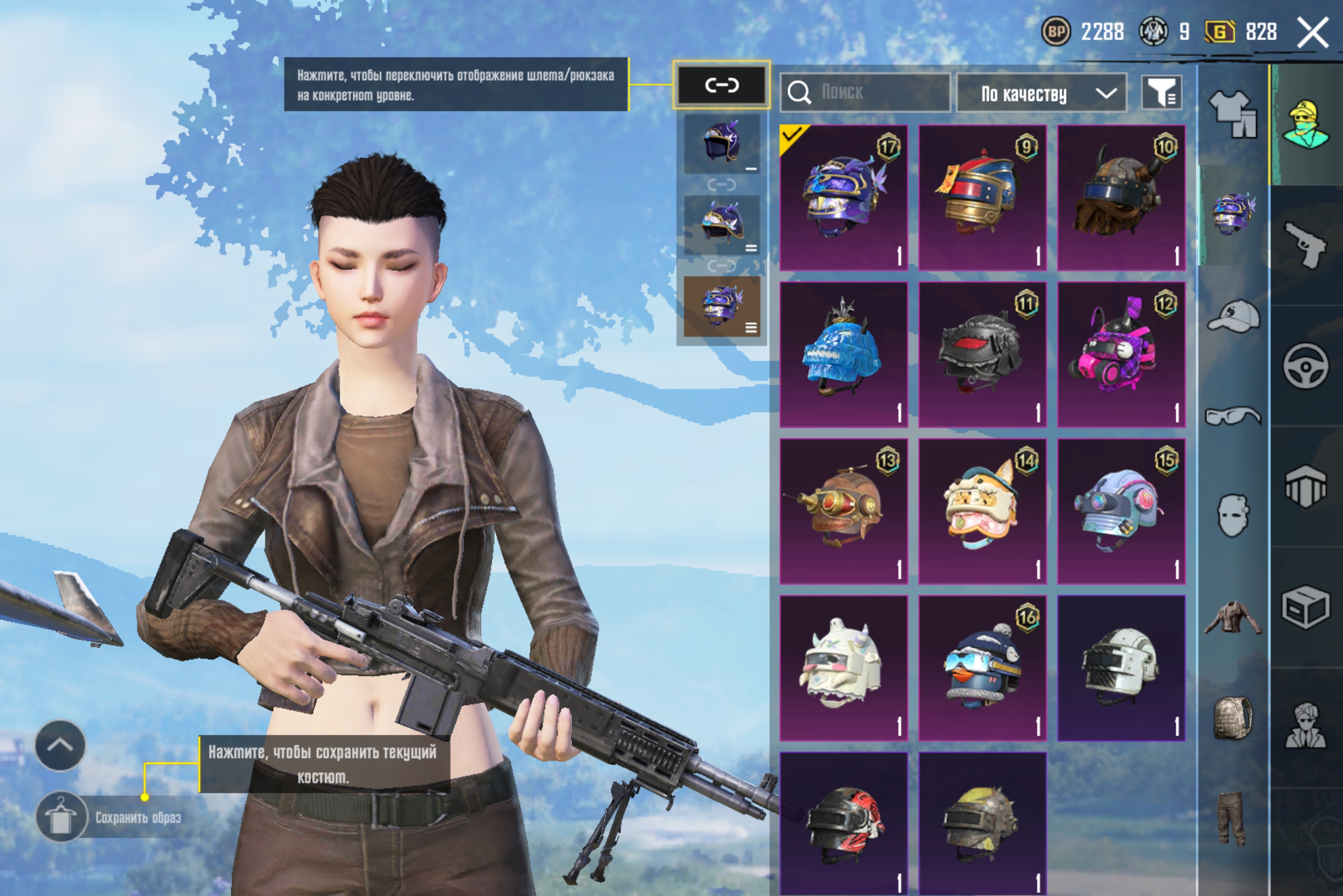The image size is (1343, 896).
Task: Show the cap headwear category
Action: (x=1233, y=316)
